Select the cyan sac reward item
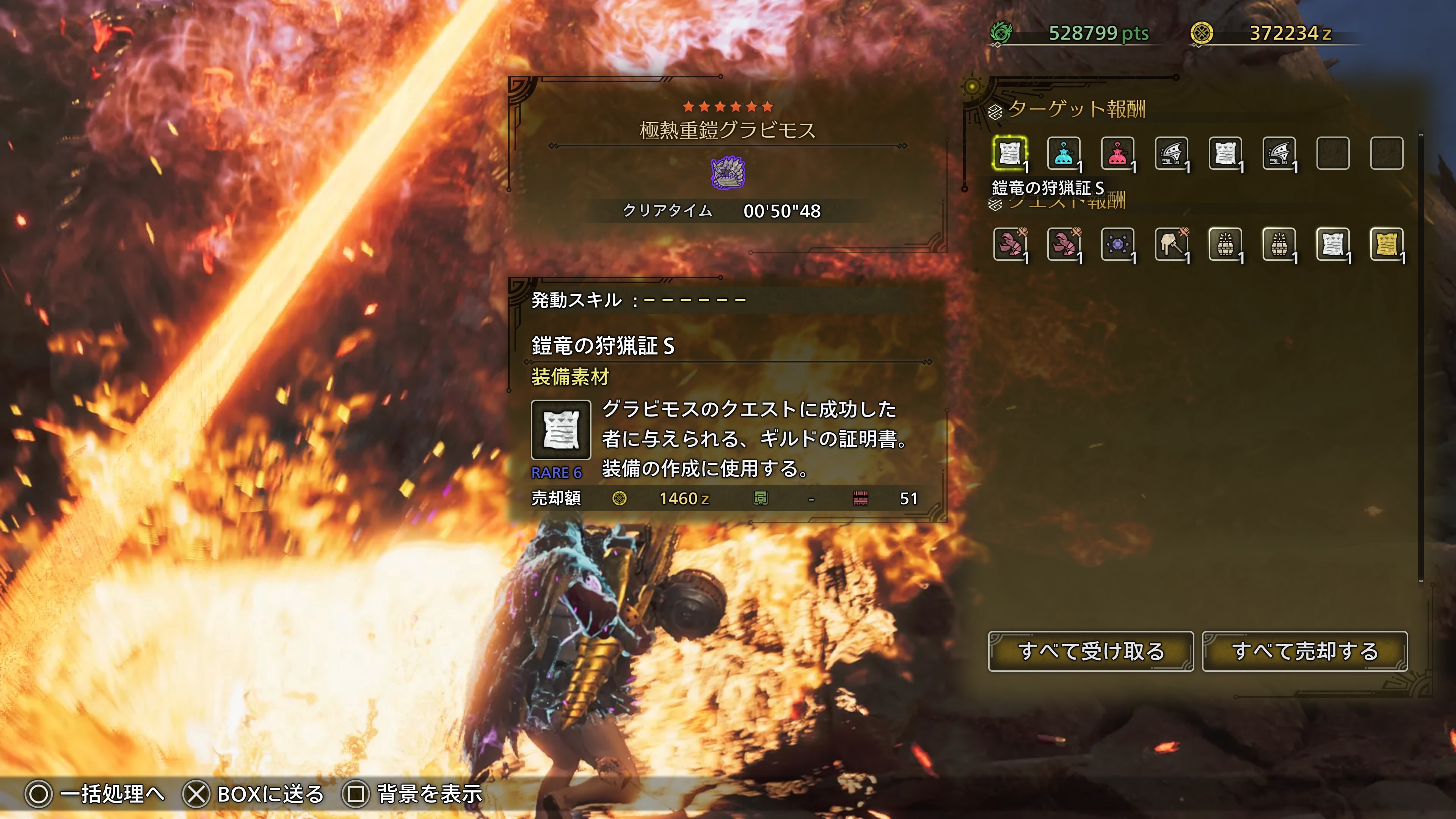 [x=1063, y=153]
